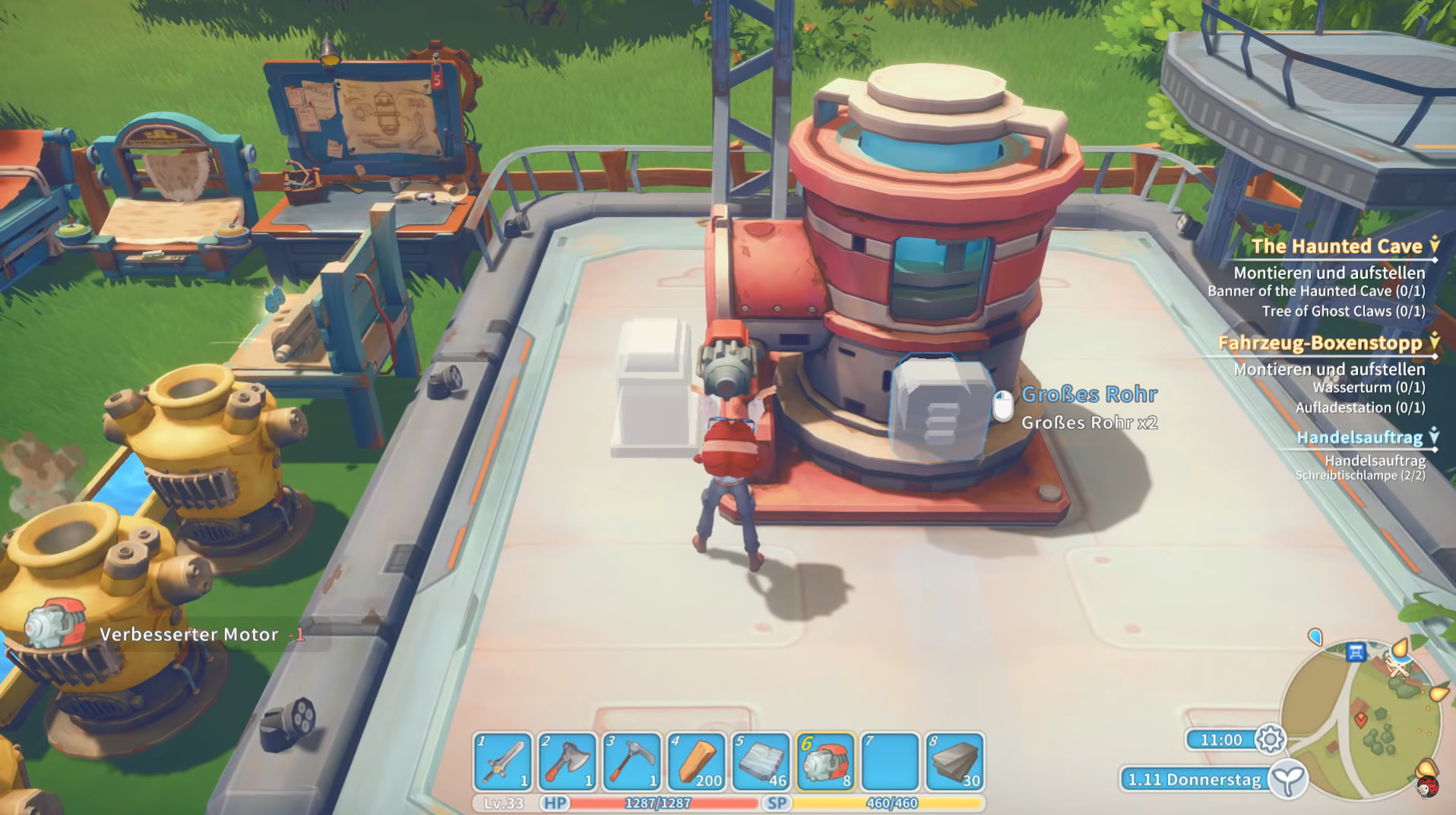Viewport: 1456px width, 815px height.
Task: Pick the marble slab stack of 46
Action: click(761, 762)
